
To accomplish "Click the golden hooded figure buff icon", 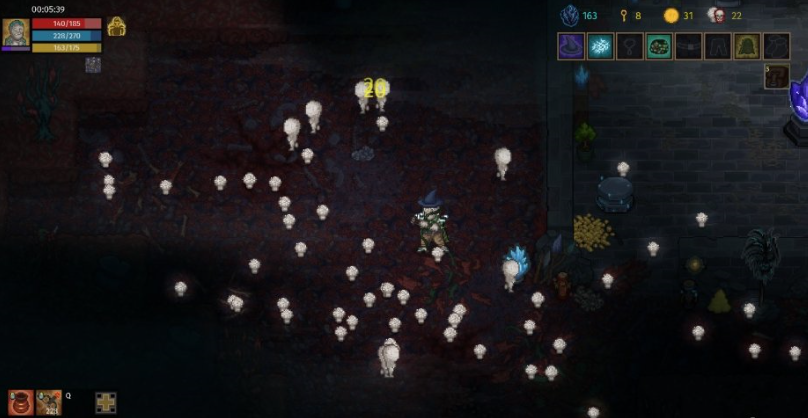I will click(116, 27).
